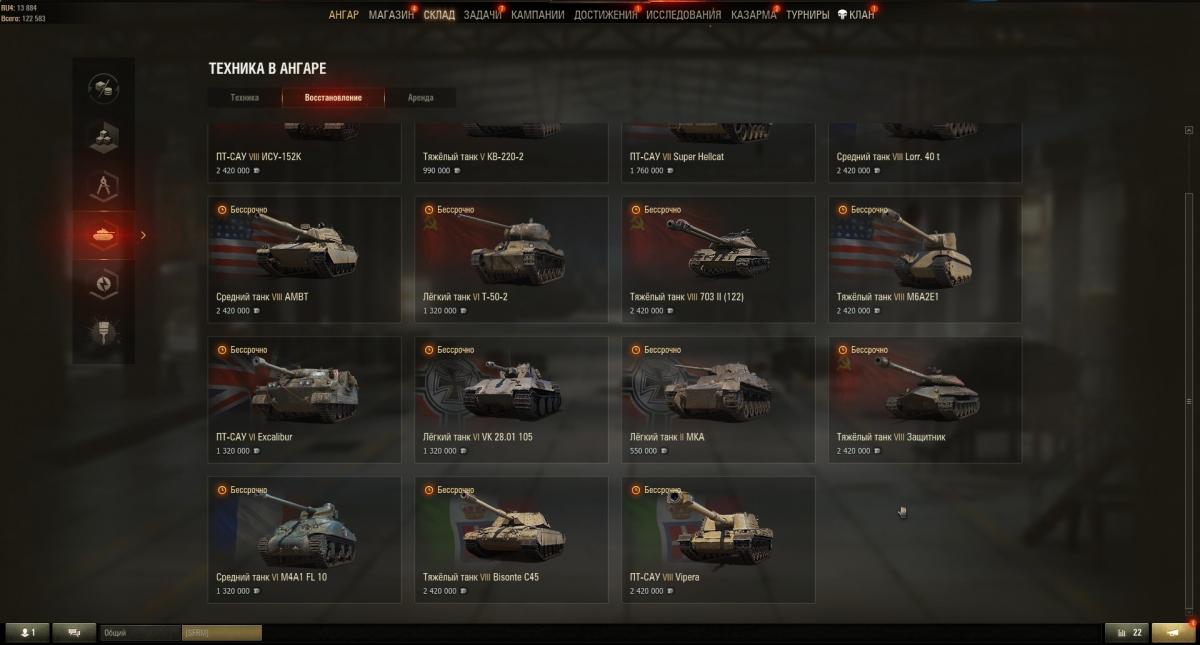The width and height of the screenshot is (1200, 645).
Task: Select the VK 28.01 105 light tank
Action: 511,399
